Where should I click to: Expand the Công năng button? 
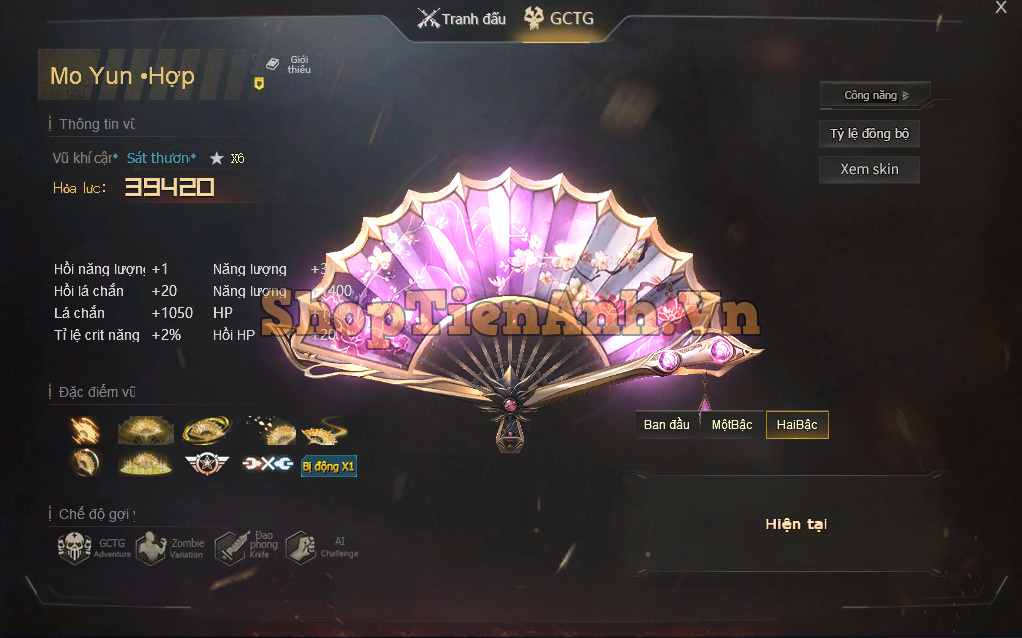pos(875,95)
